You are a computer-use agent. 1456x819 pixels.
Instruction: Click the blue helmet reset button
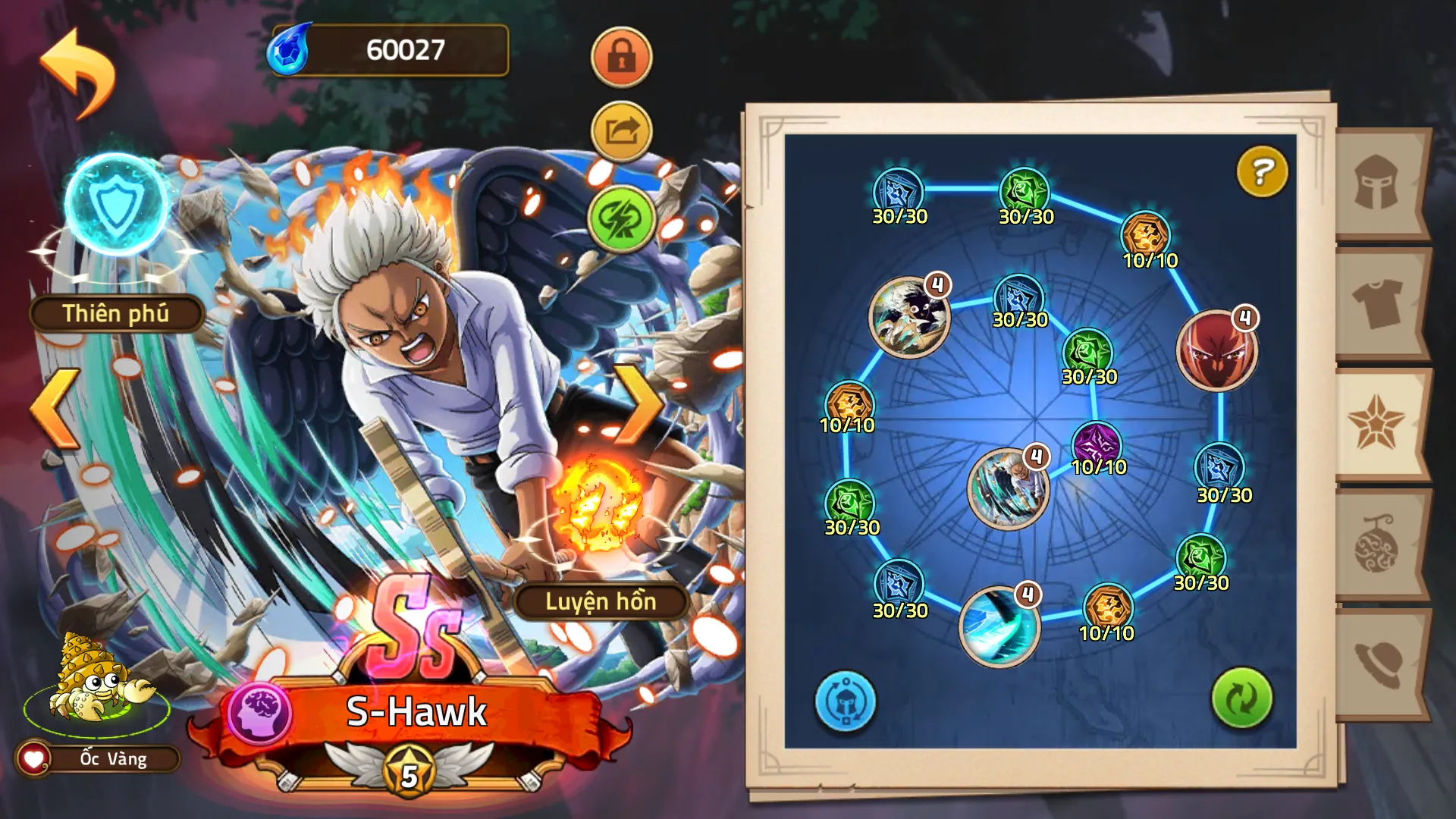click(845, 701)
